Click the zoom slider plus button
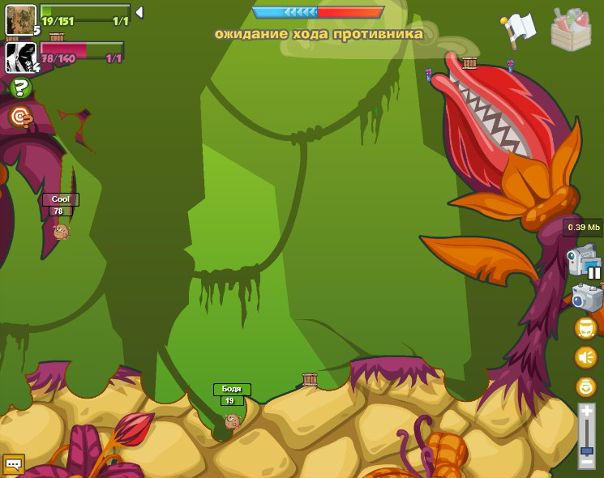Screen dimensions: 604x478 (587, 411)
